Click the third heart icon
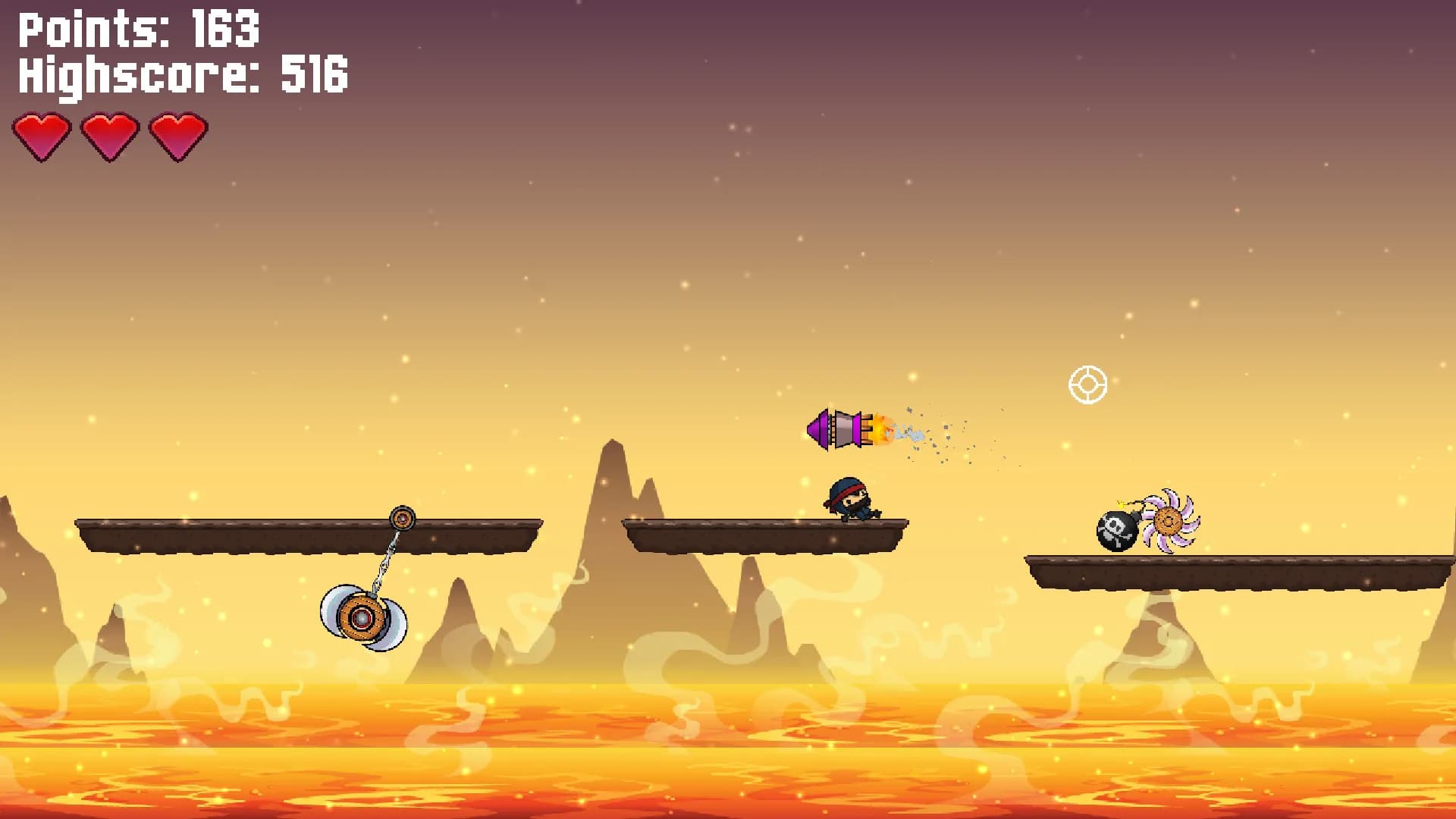The image size is (1456, 819). (179, 136)
